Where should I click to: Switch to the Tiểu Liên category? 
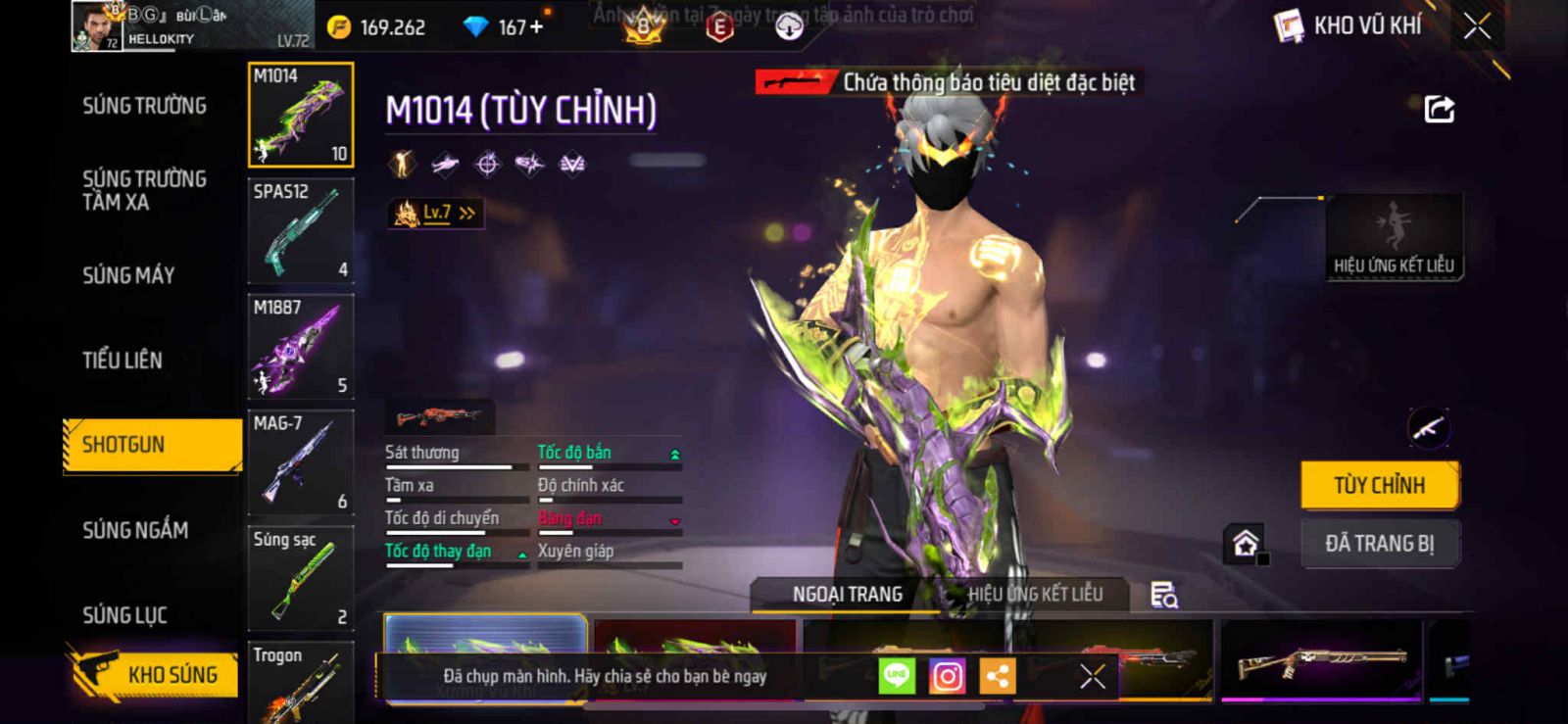[122, 361]
